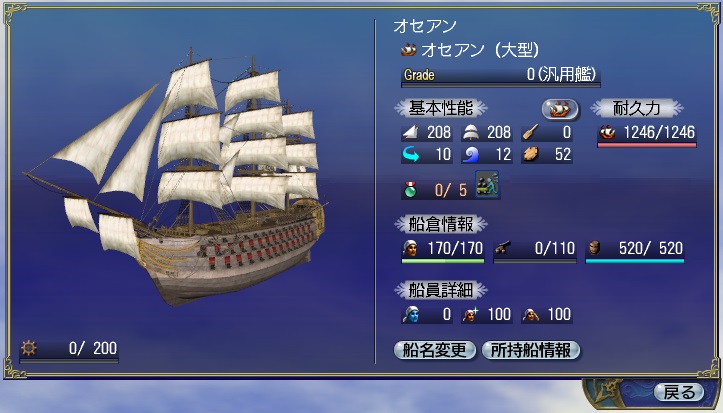This screenshot has width=723, height=413.
Task: Toggle the ship icon button beside 基本性能
Action: tap(560, 108)
